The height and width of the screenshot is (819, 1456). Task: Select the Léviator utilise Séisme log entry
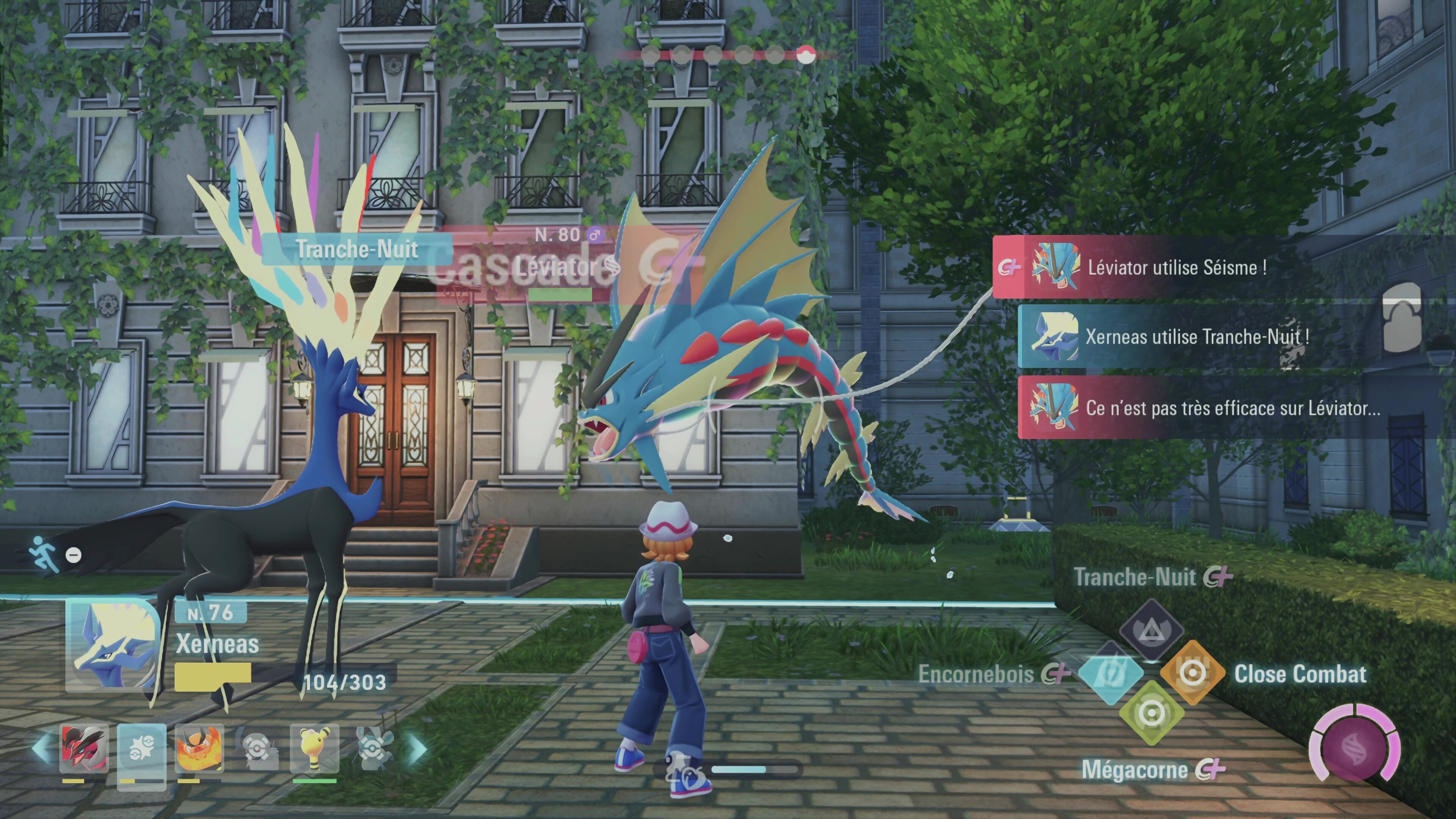(x=1176, y=267)
